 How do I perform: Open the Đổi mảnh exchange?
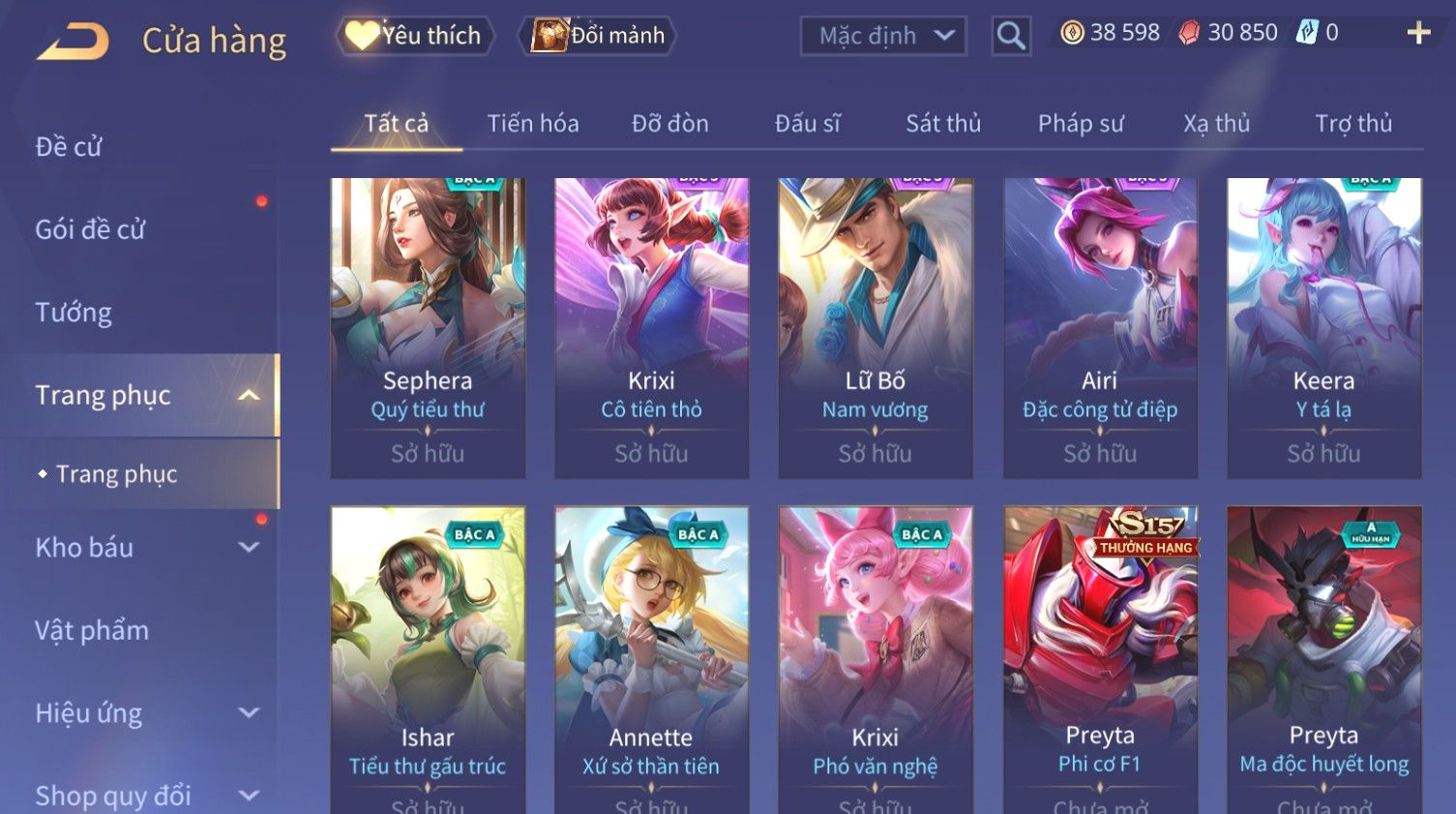(599, 36)
